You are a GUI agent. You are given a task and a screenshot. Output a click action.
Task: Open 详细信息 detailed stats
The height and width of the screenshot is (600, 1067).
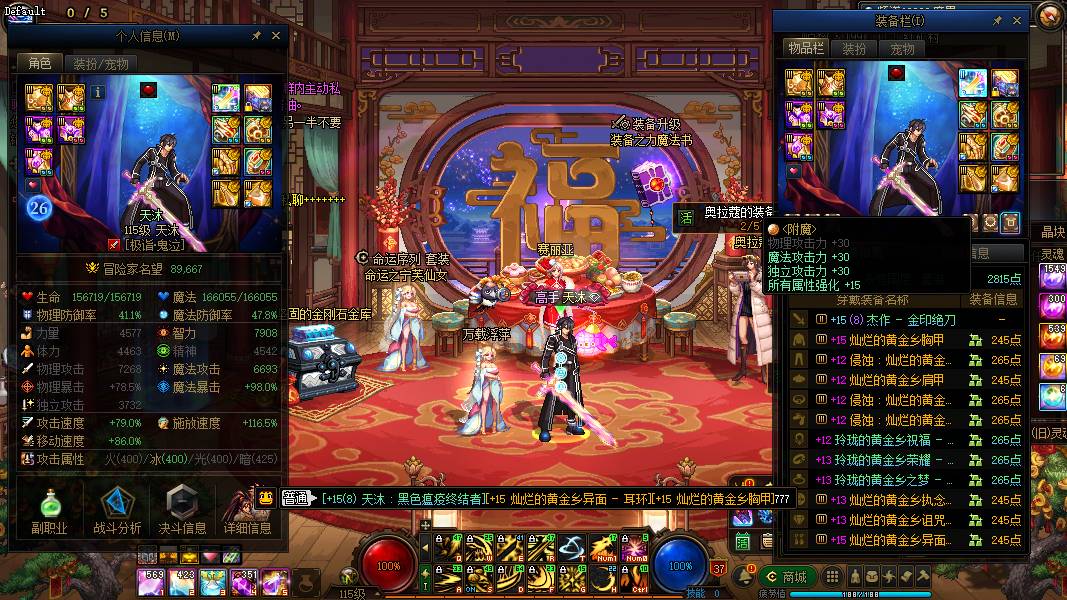click(247, 509)
